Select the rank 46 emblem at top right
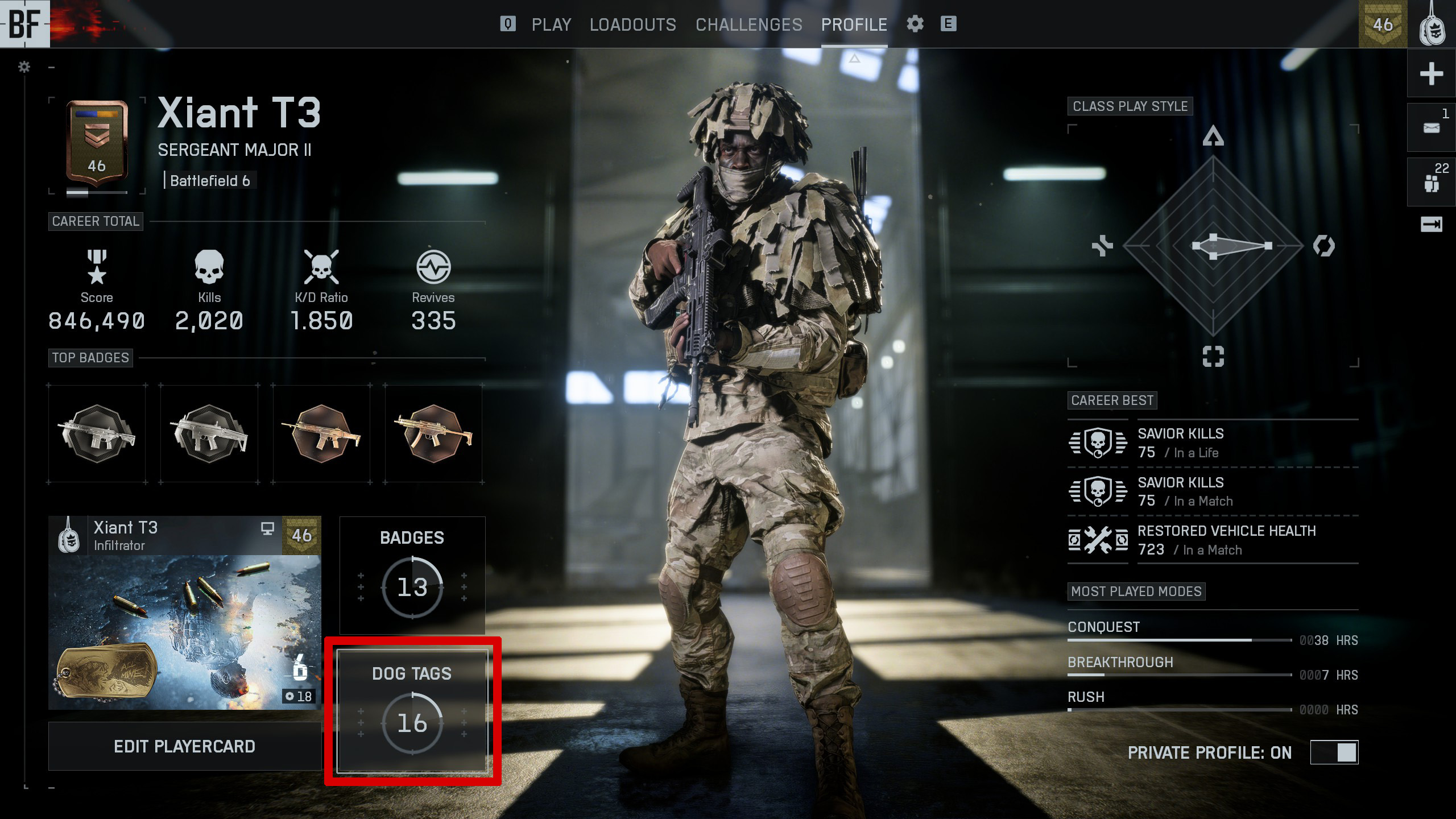The width and height of the screenshot is (1456, 819). click(x=1383, y=24)
